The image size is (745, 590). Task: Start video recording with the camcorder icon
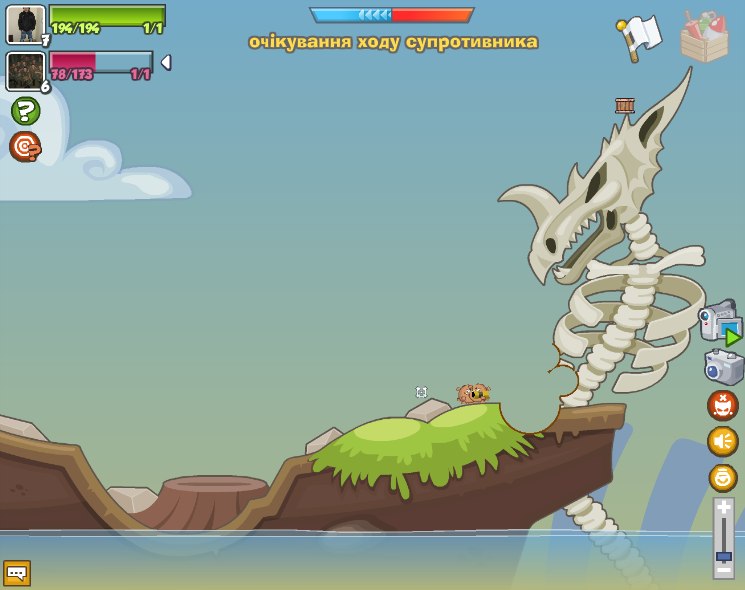click(x=720, y=323)
